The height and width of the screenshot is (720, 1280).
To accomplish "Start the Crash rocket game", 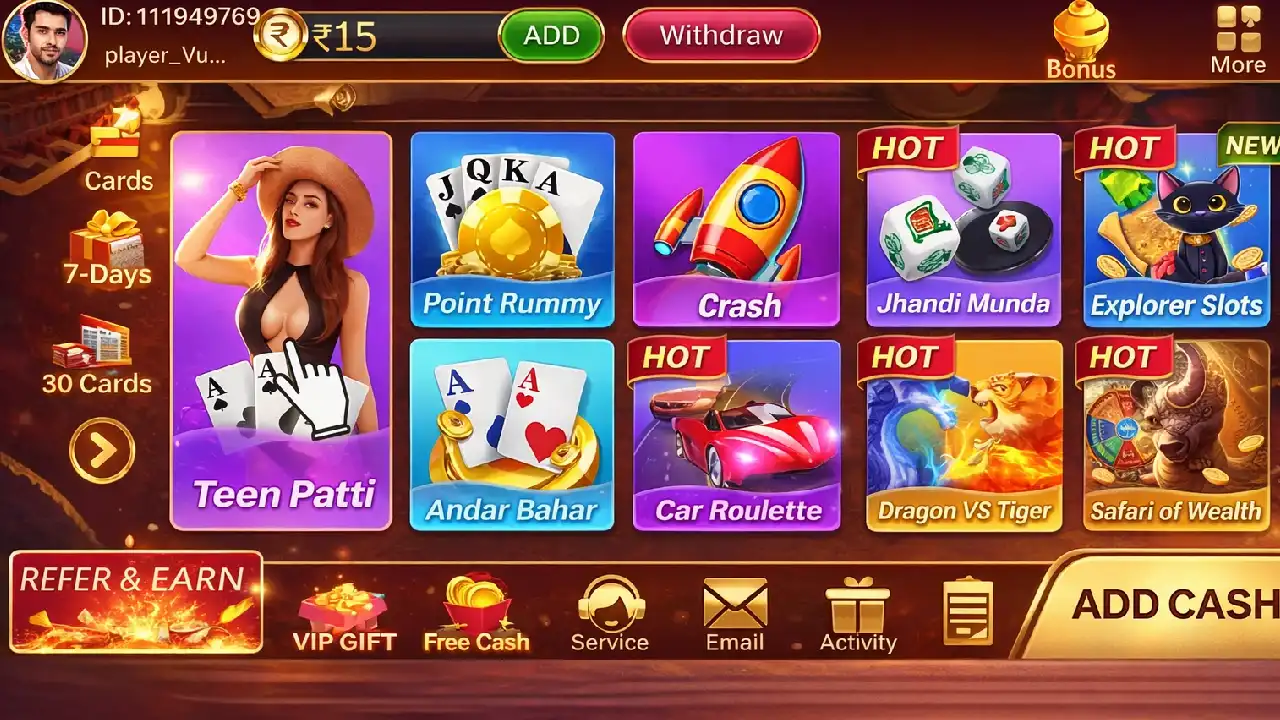I will [x=737, y=229].
